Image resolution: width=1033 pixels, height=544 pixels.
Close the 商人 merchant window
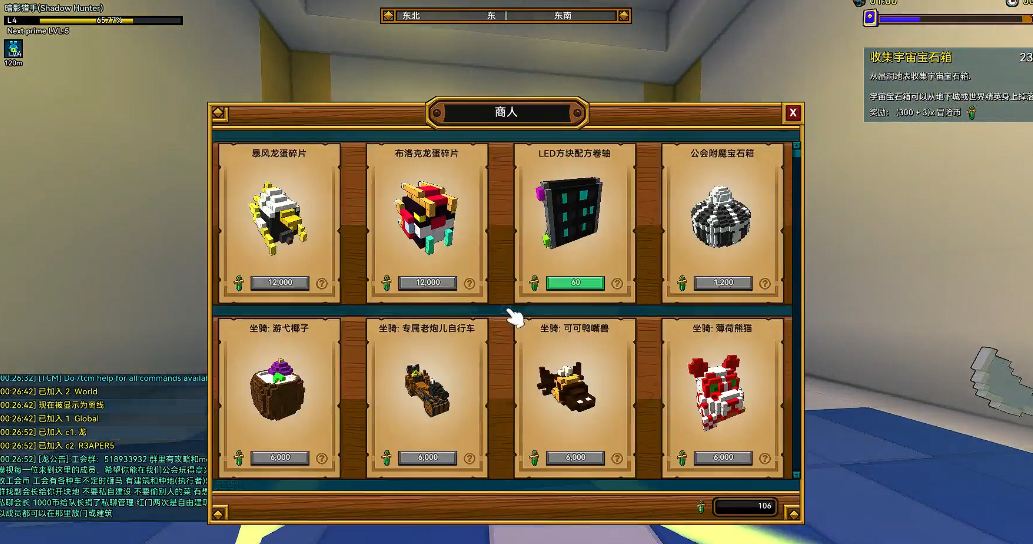click(x=792, y=113)
